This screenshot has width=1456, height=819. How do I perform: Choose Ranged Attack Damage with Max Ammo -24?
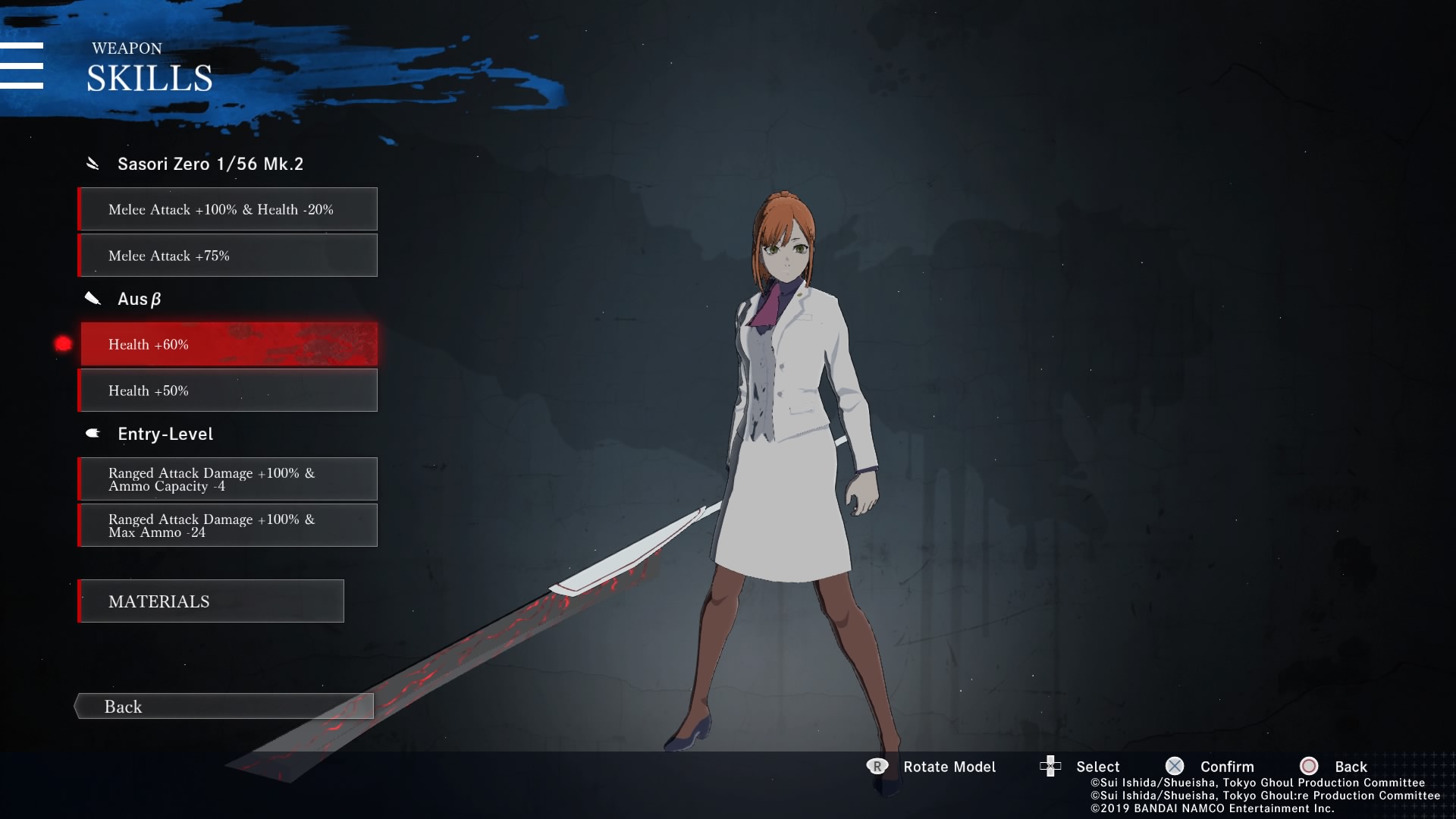pos(227,526)
